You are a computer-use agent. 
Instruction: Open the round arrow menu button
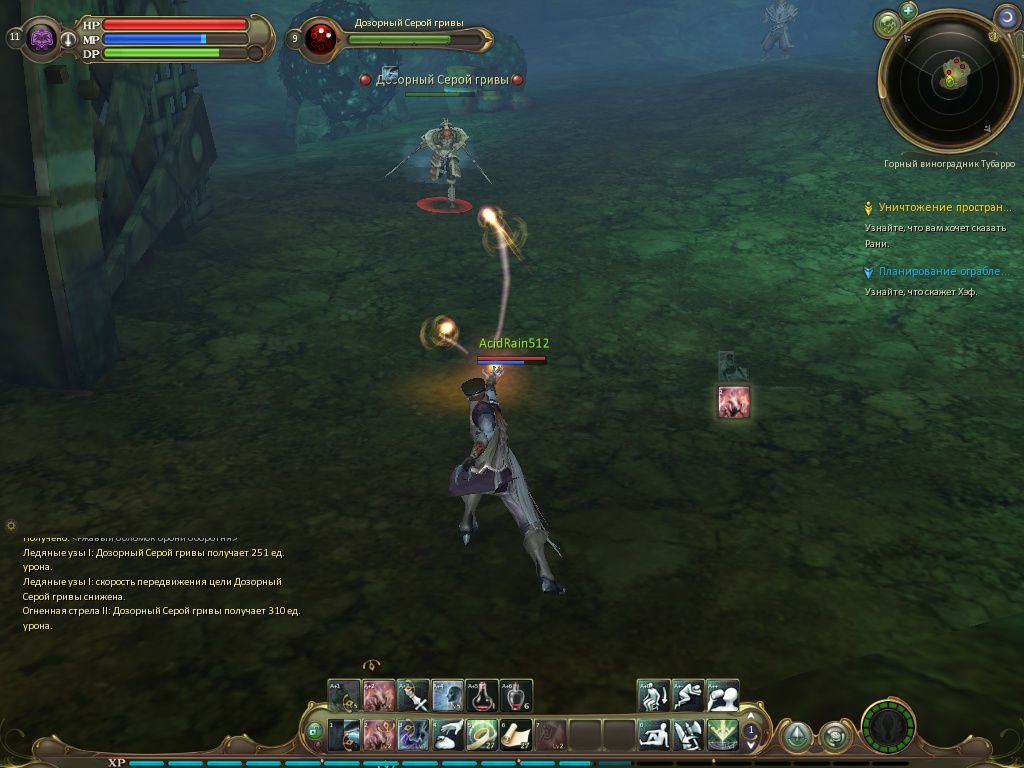(x=796, y=737)
